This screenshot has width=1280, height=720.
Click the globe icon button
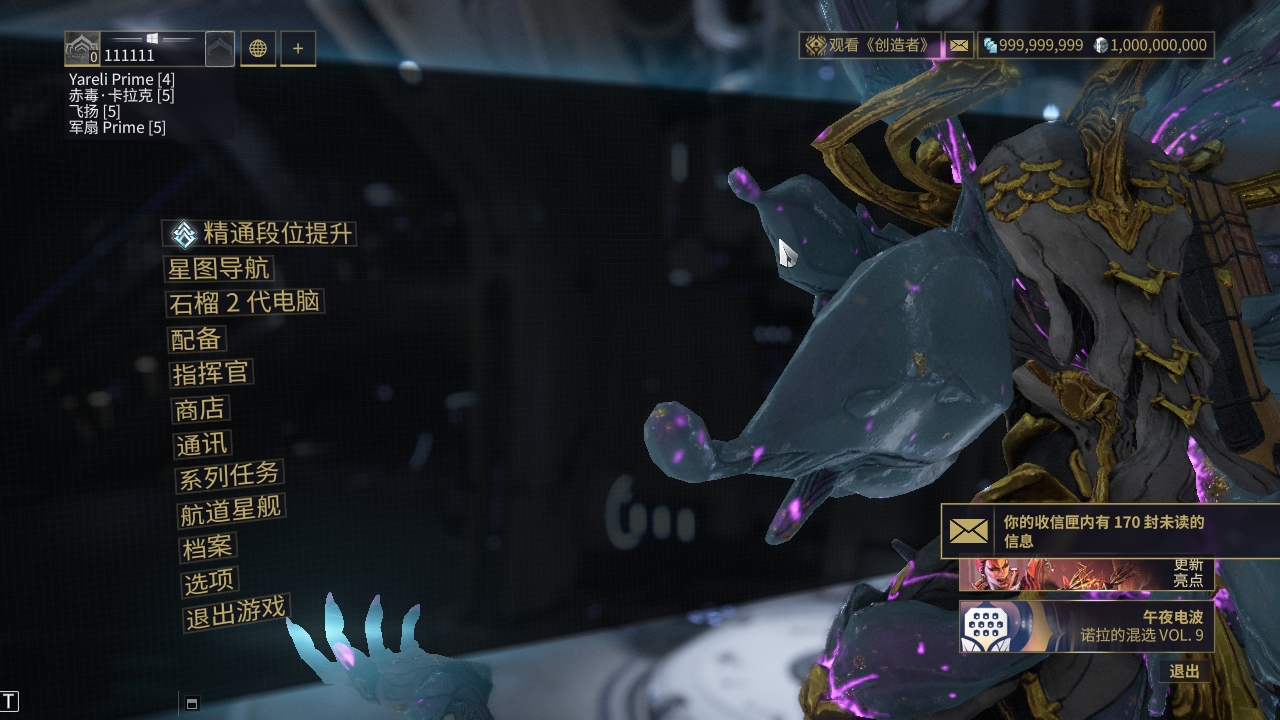tap(258, 48)
